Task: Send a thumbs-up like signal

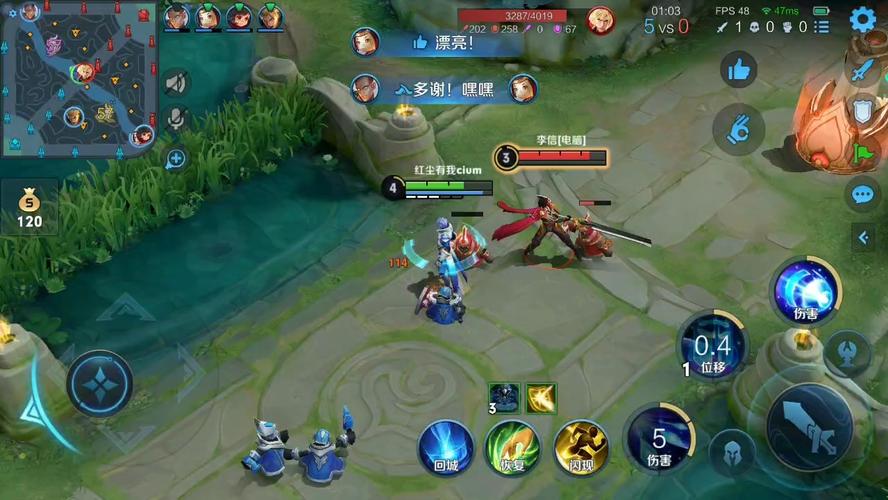Action: point(739,69)
